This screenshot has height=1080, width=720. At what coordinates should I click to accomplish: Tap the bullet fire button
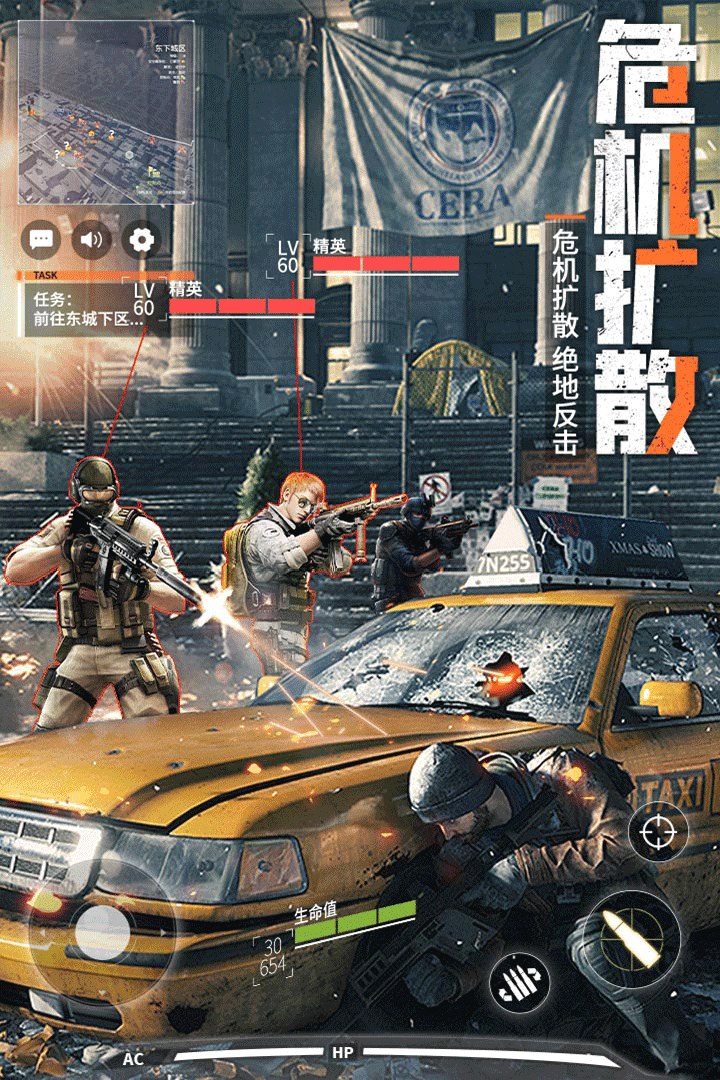coord(632,941)
